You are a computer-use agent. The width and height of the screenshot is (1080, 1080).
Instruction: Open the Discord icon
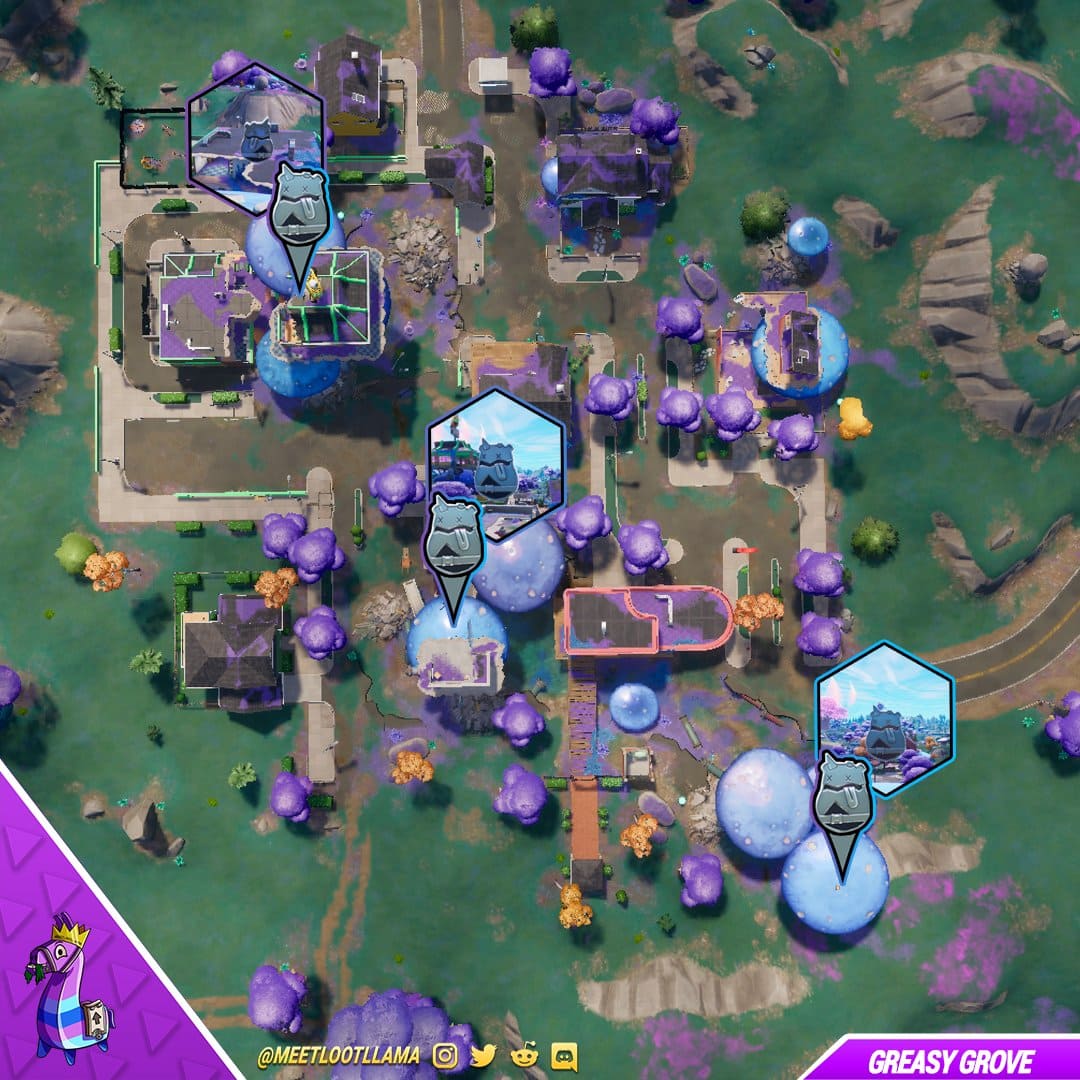[563, 1056]
